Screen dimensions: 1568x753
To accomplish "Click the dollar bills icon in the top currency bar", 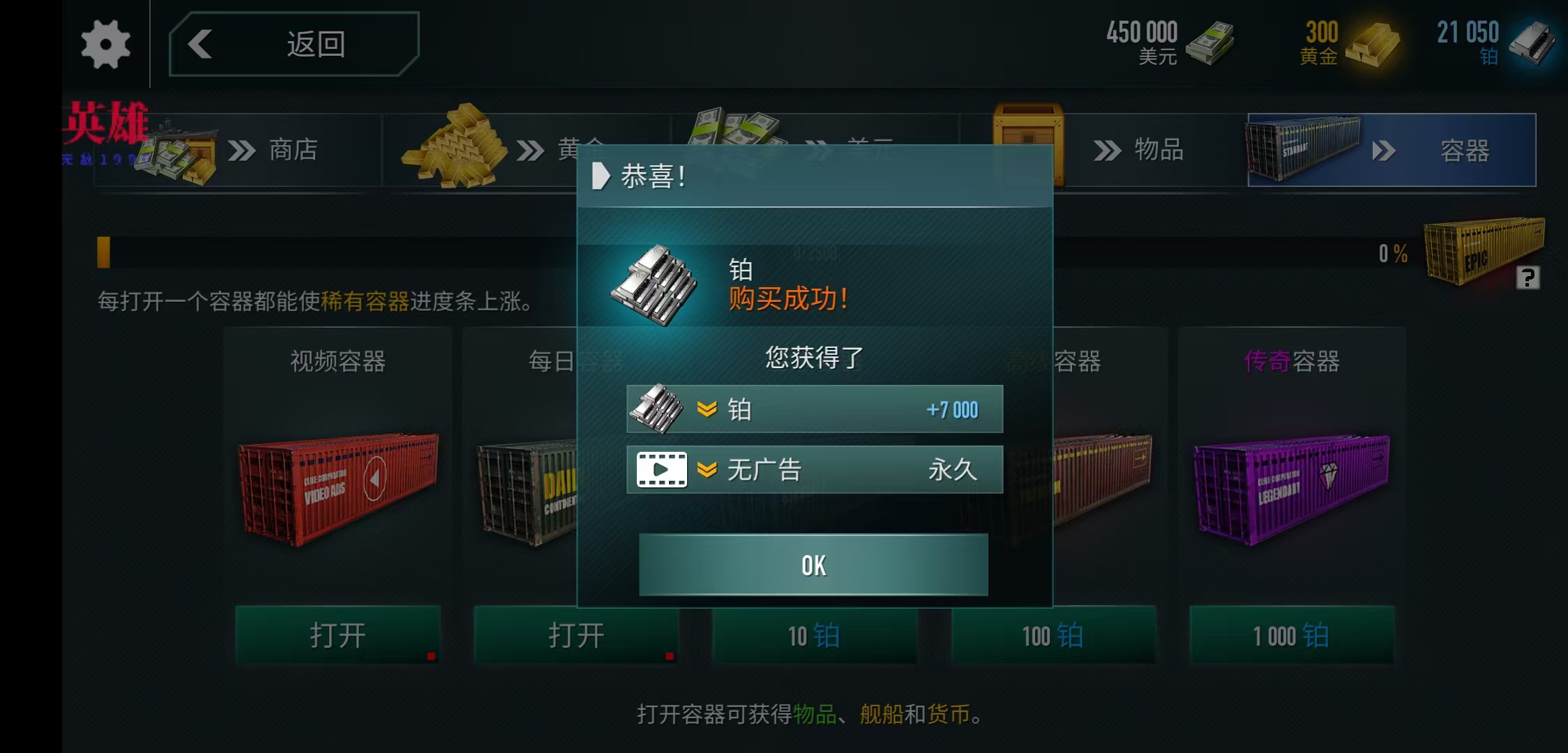I will pos(1211,42).
